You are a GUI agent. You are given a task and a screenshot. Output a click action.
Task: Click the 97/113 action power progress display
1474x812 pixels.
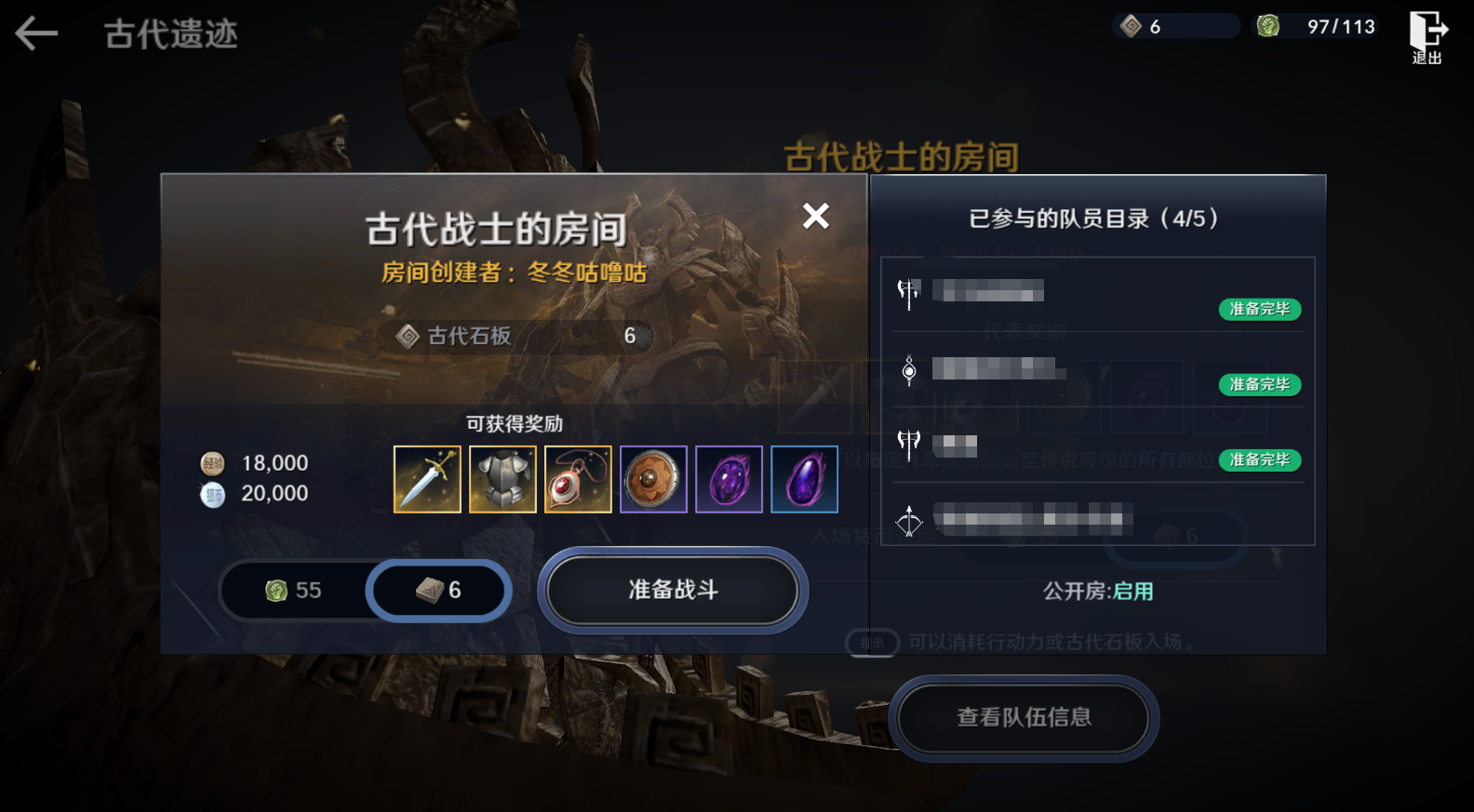[x=1340, y=26]
